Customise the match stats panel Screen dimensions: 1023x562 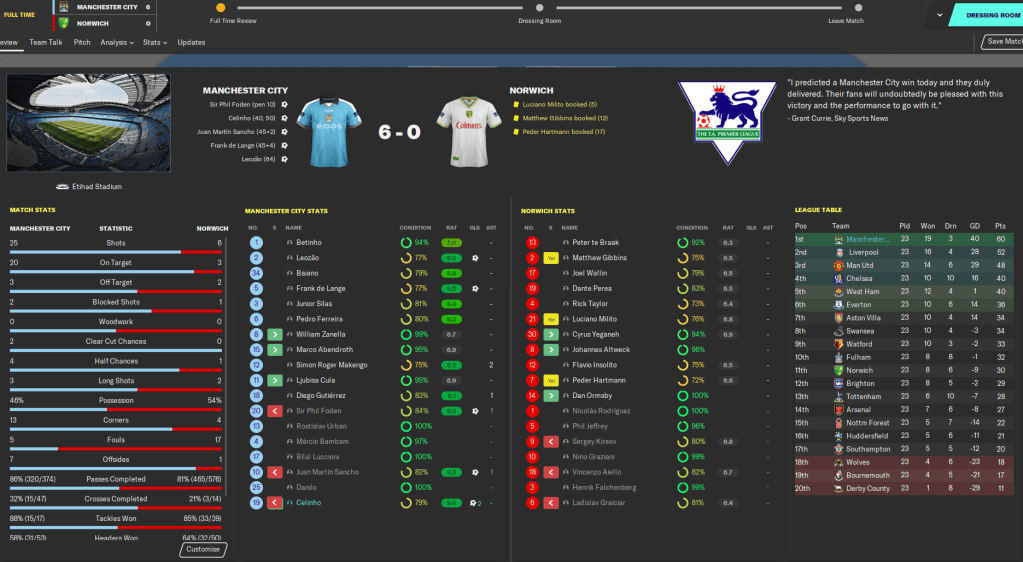click(x=203, y=549)
